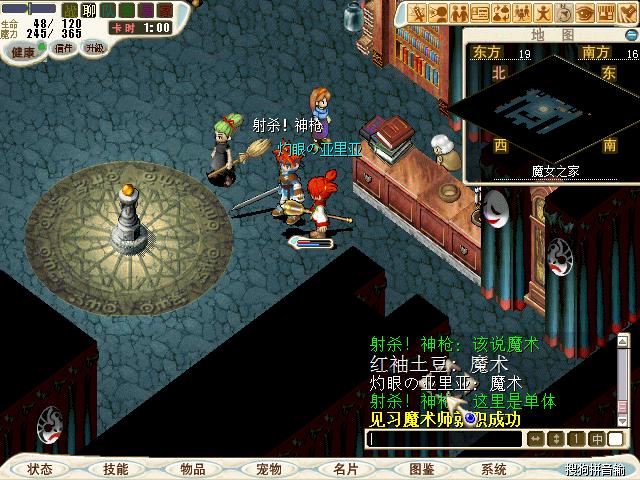Open the 宠物 pets menu

coord(269,469)
